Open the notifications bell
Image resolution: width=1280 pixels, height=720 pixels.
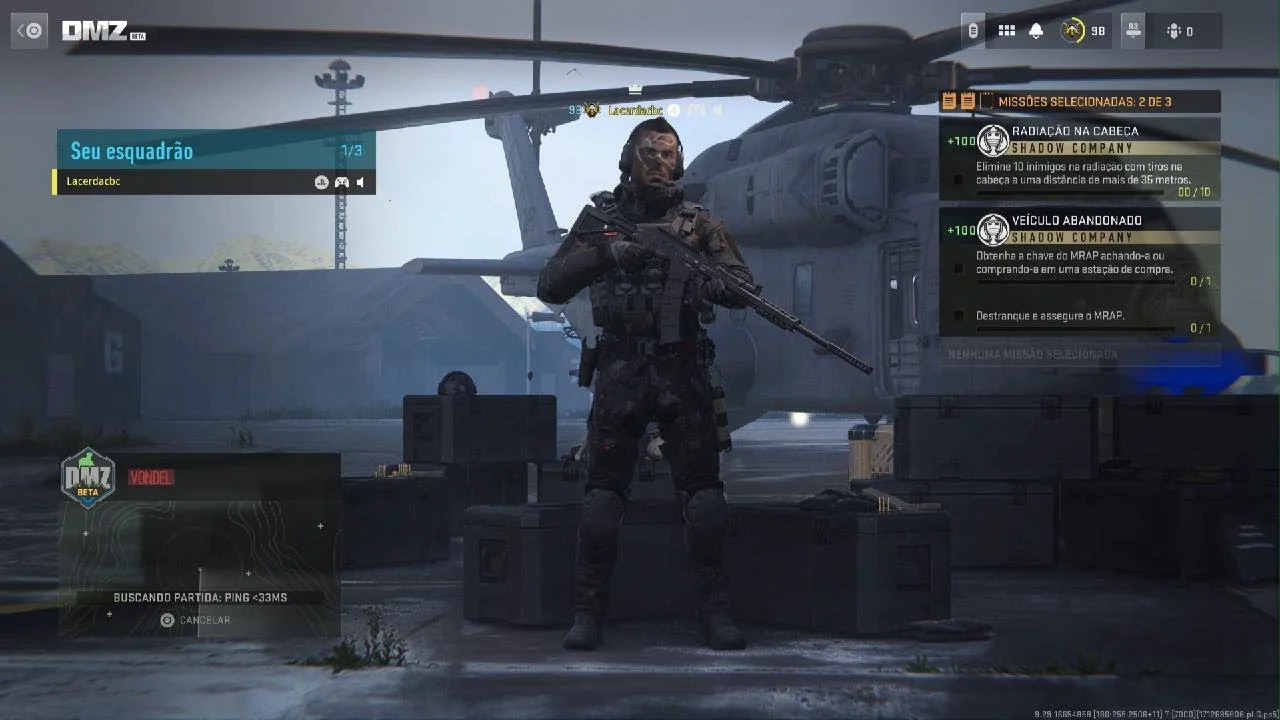1036,31
